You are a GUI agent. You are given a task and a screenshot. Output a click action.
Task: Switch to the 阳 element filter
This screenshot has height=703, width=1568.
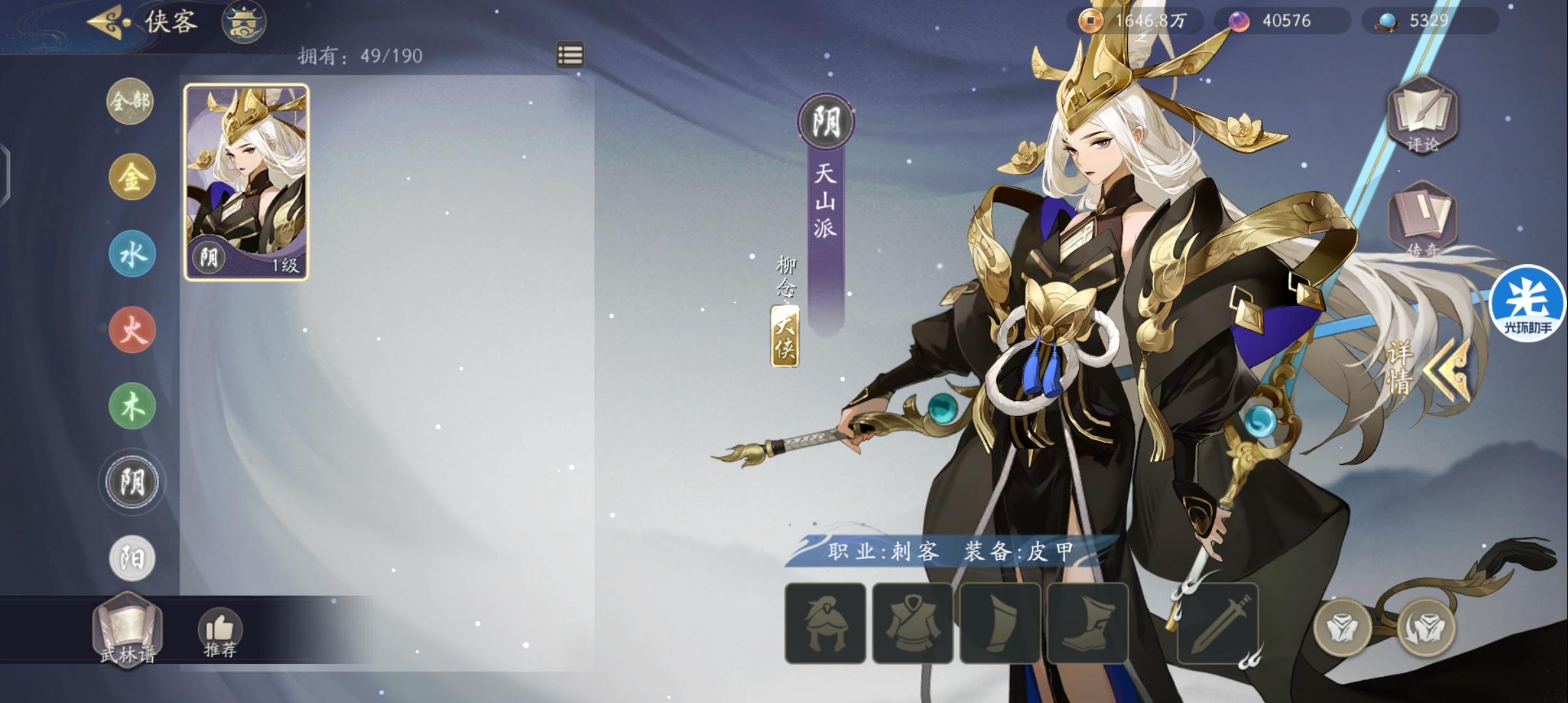coord(132,558)
